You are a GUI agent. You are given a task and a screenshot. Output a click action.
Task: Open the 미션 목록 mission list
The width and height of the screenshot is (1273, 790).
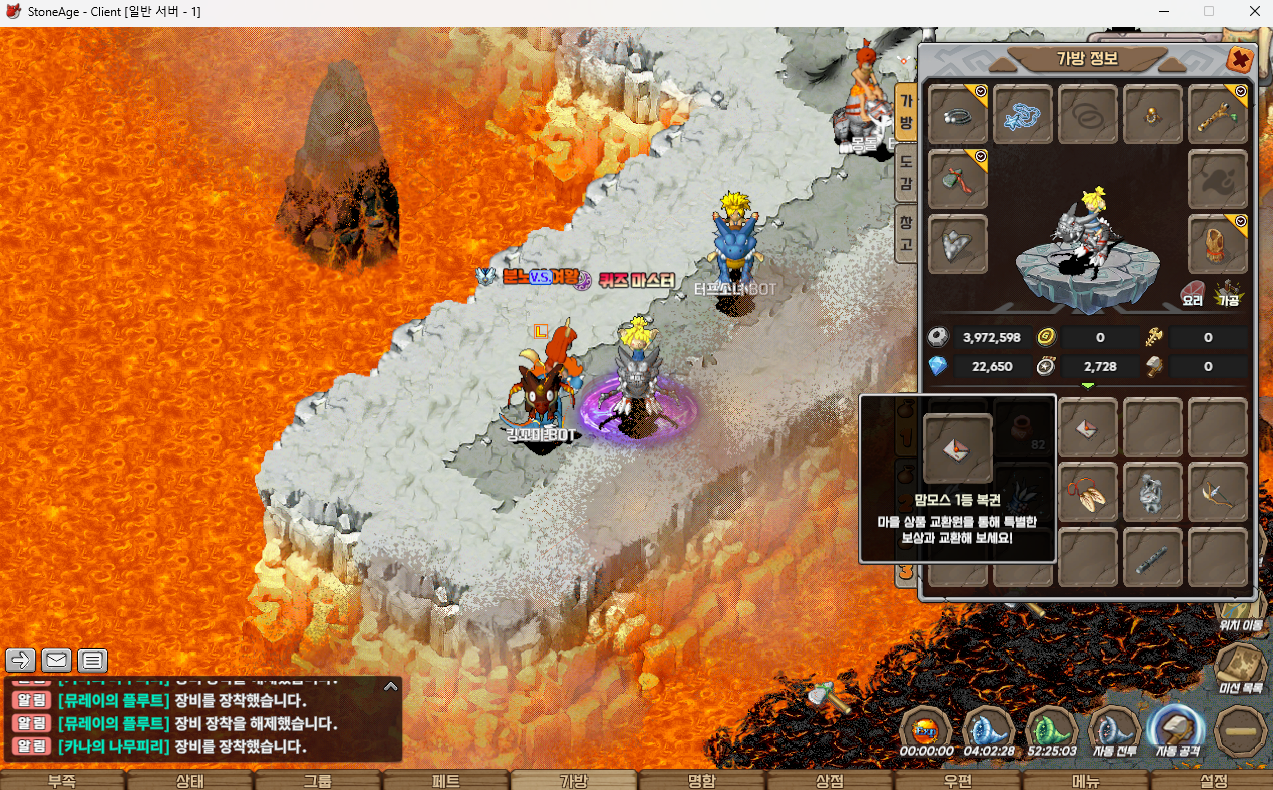(1240, 668)
